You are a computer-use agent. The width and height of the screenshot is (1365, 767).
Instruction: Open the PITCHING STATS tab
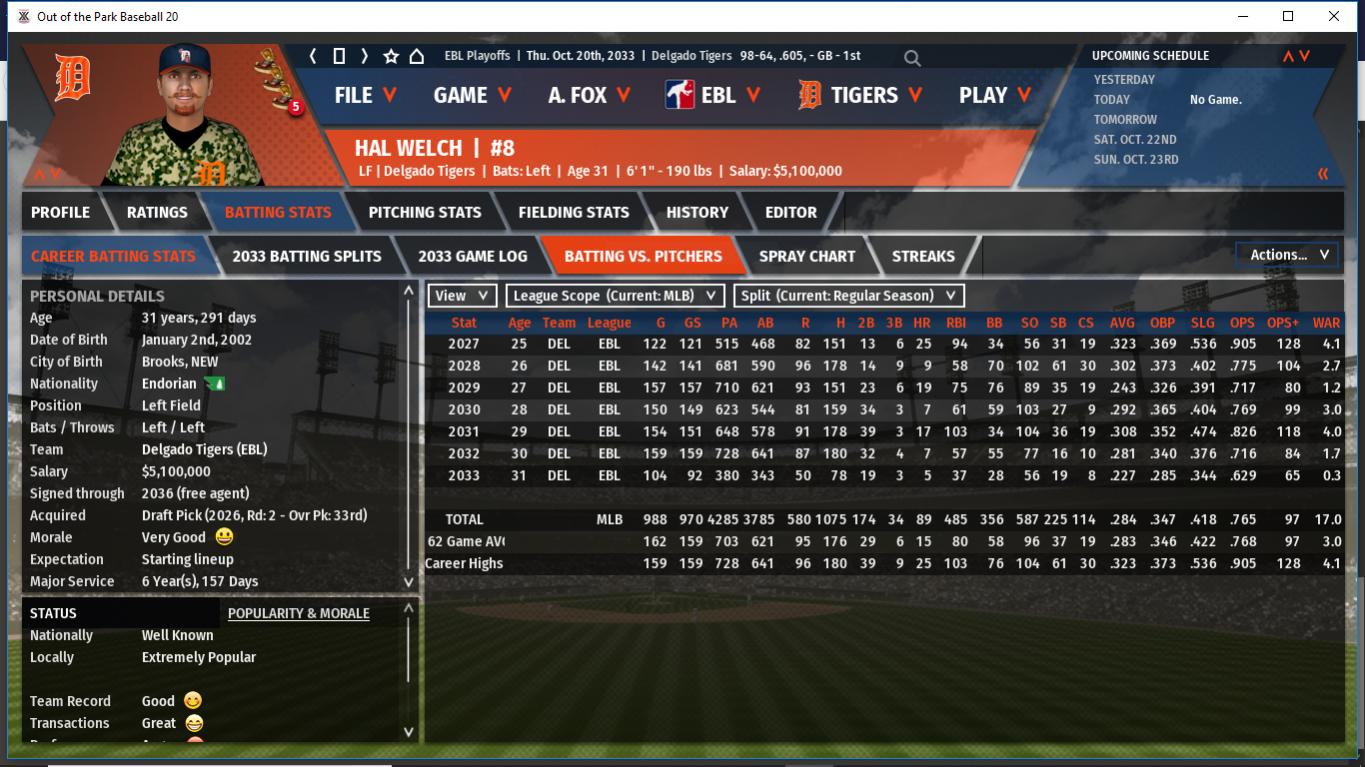[424, 212]
